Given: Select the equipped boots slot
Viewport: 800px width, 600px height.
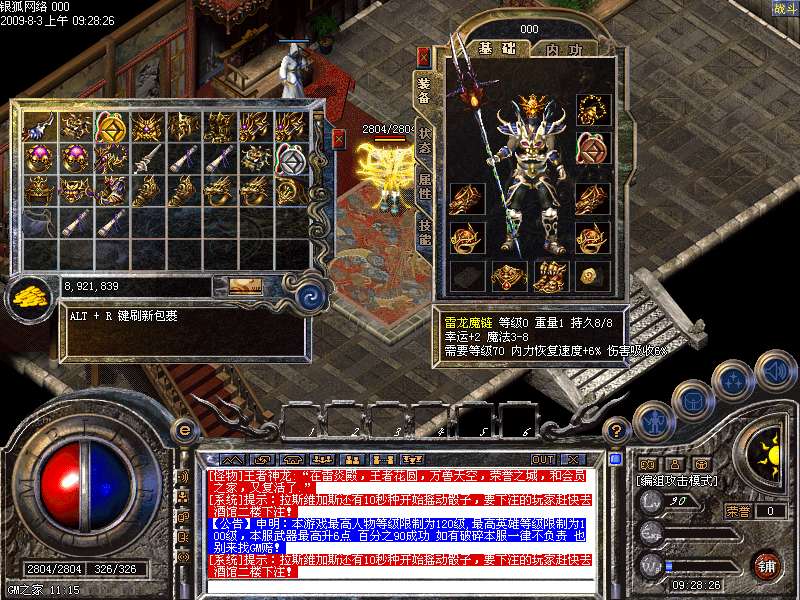Looking at the screenshot, I should (551, 275).
